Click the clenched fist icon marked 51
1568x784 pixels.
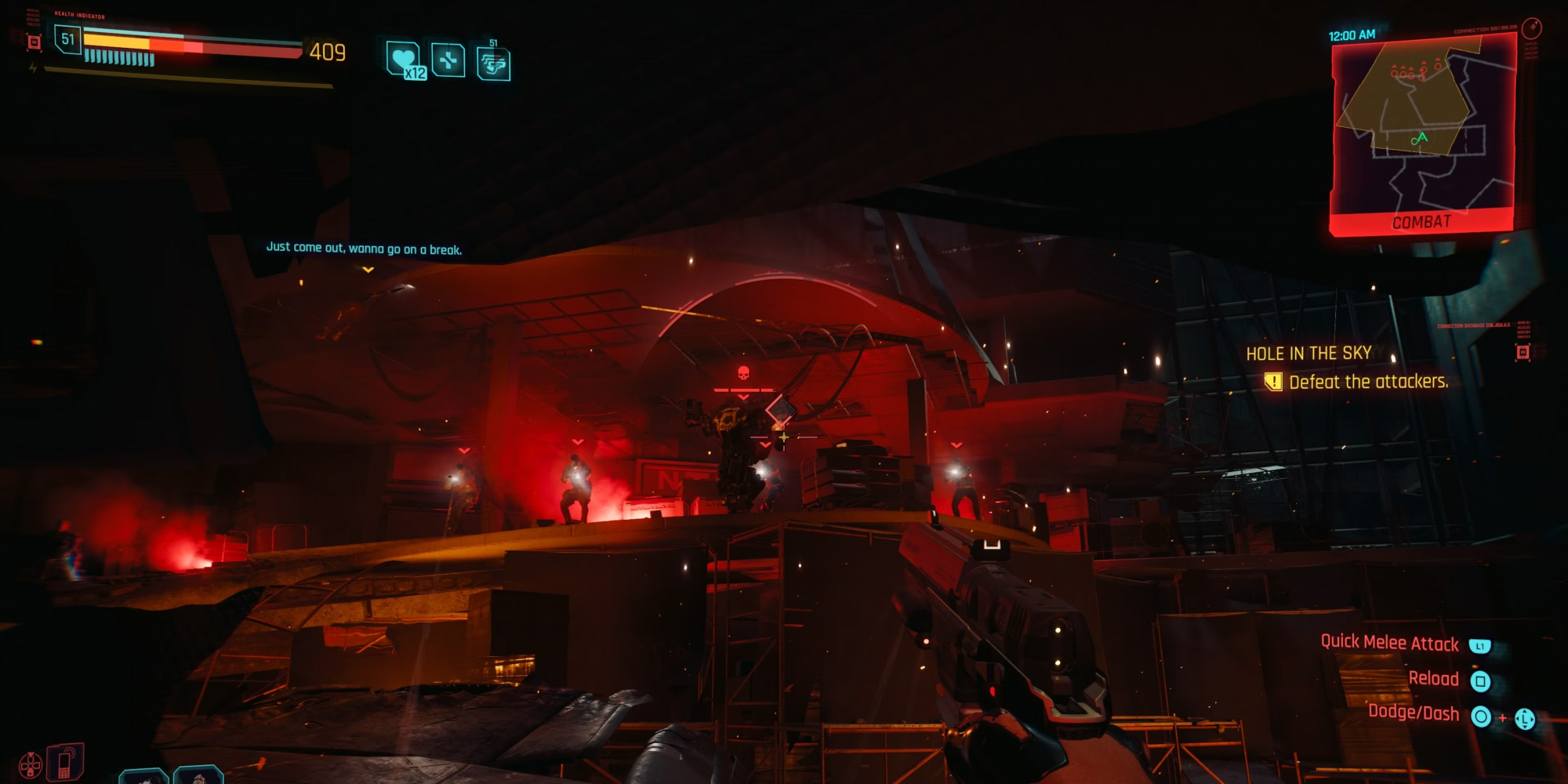pos(494,64)
